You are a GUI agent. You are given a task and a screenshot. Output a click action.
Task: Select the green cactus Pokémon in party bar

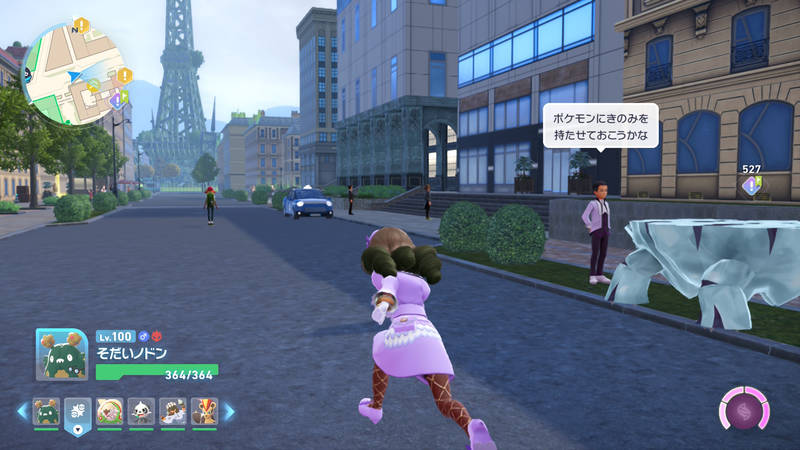(46, 411)
